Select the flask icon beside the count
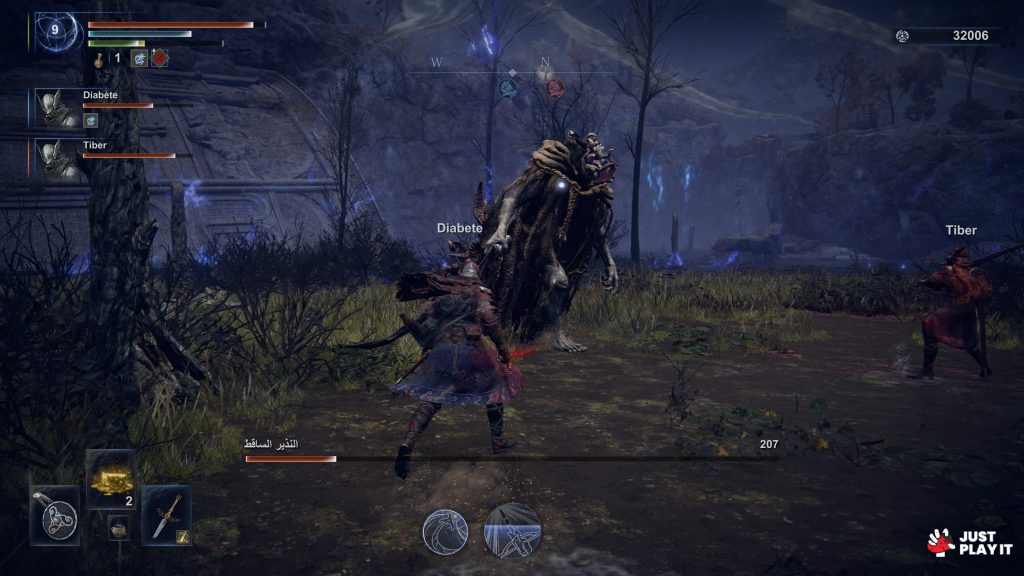This screenshot has width=1024, height=576. click(x=100, y=58)
